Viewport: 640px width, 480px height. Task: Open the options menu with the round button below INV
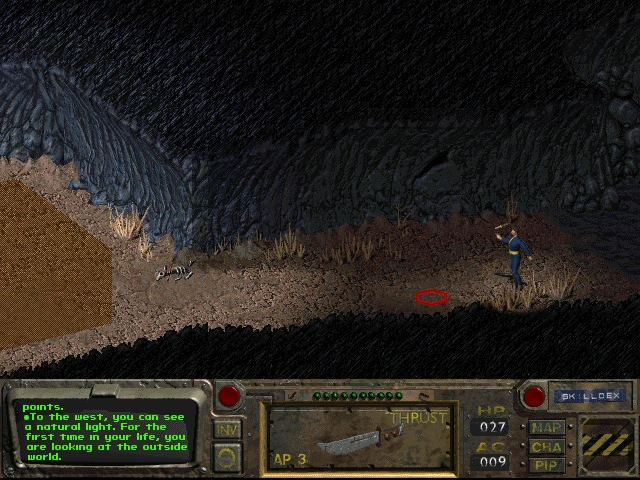pos(227,457)
